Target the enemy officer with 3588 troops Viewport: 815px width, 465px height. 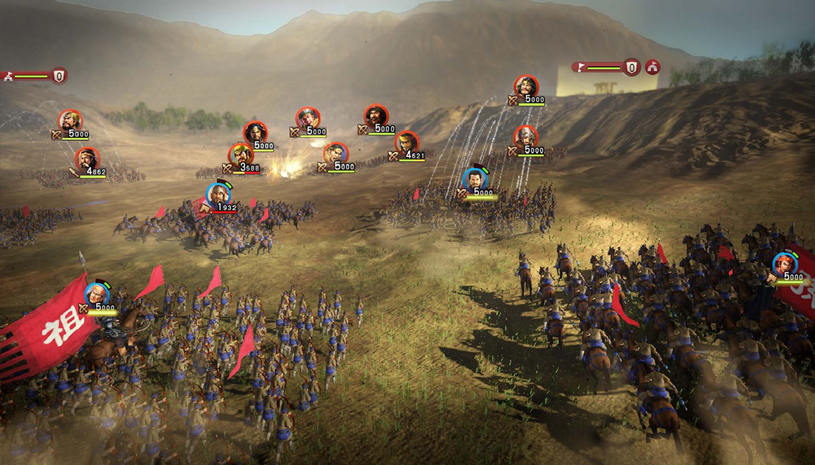tap(240, 154)
